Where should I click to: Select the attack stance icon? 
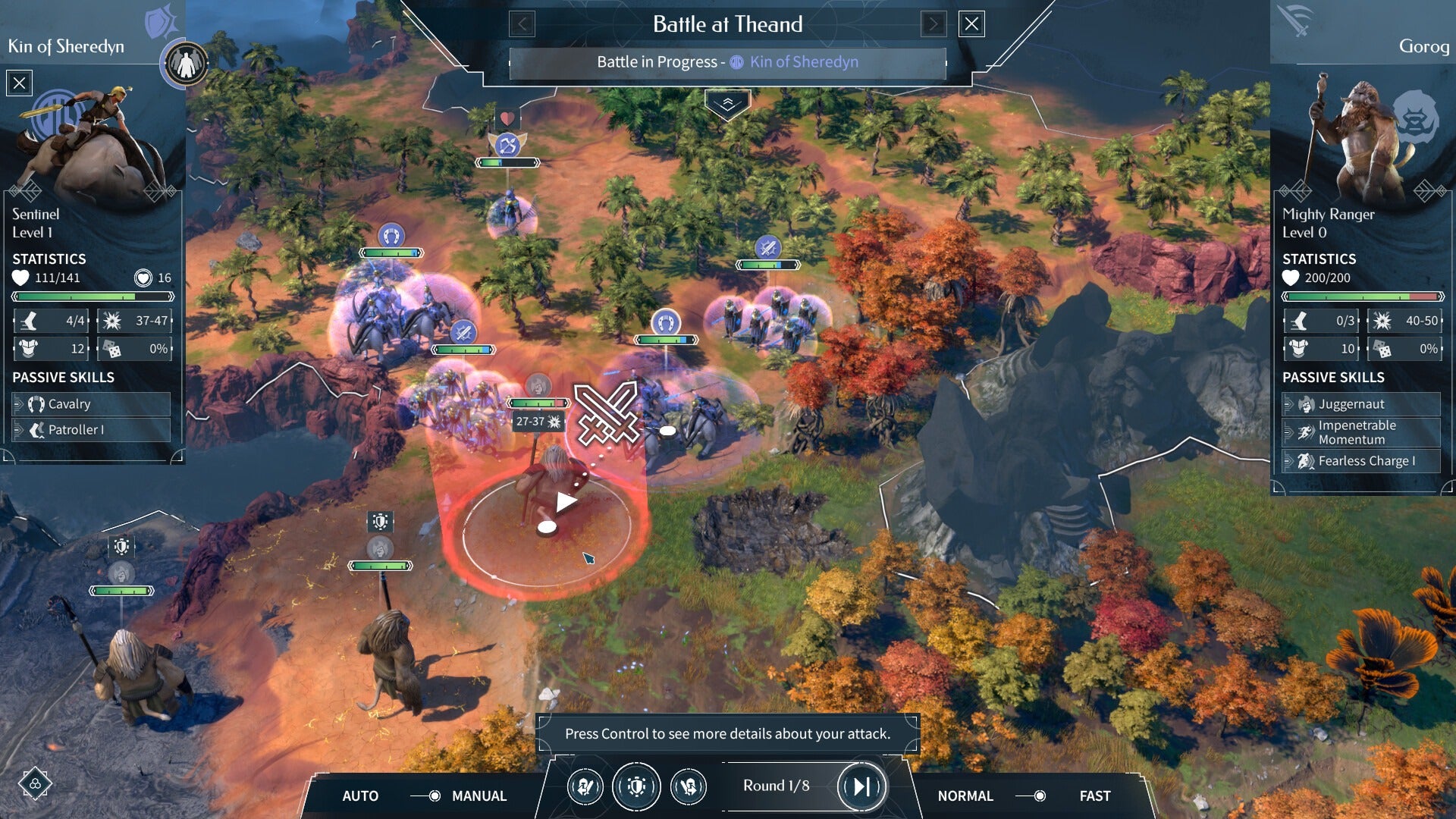coord(586,786)
